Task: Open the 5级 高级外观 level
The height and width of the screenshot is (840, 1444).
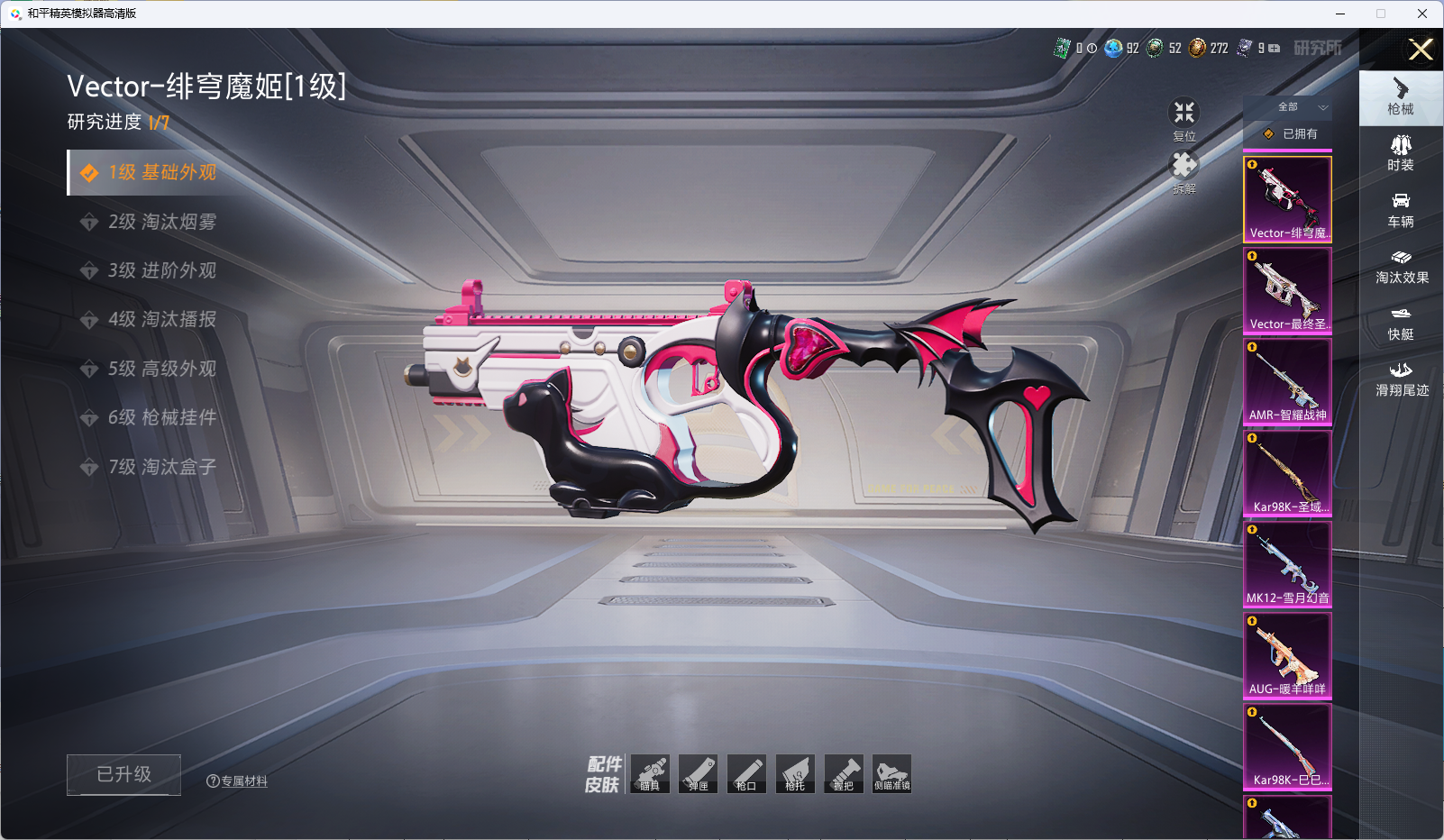Action: coord(162,369)
